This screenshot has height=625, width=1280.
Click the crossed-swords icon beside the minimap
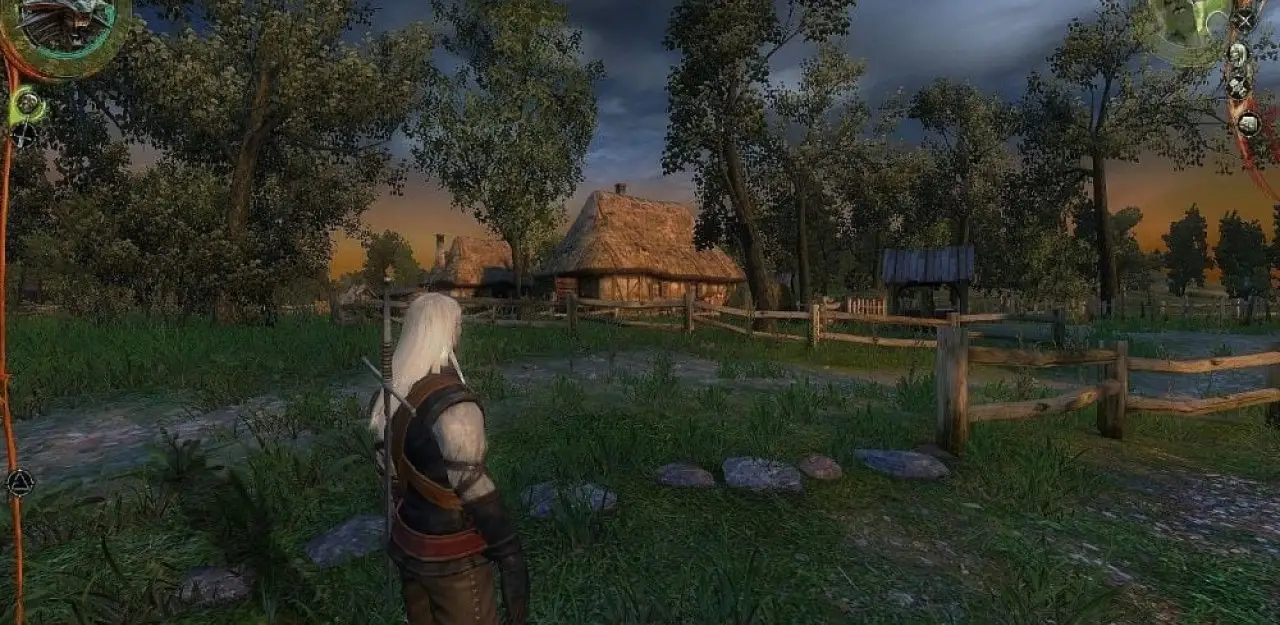(1244, 18)
